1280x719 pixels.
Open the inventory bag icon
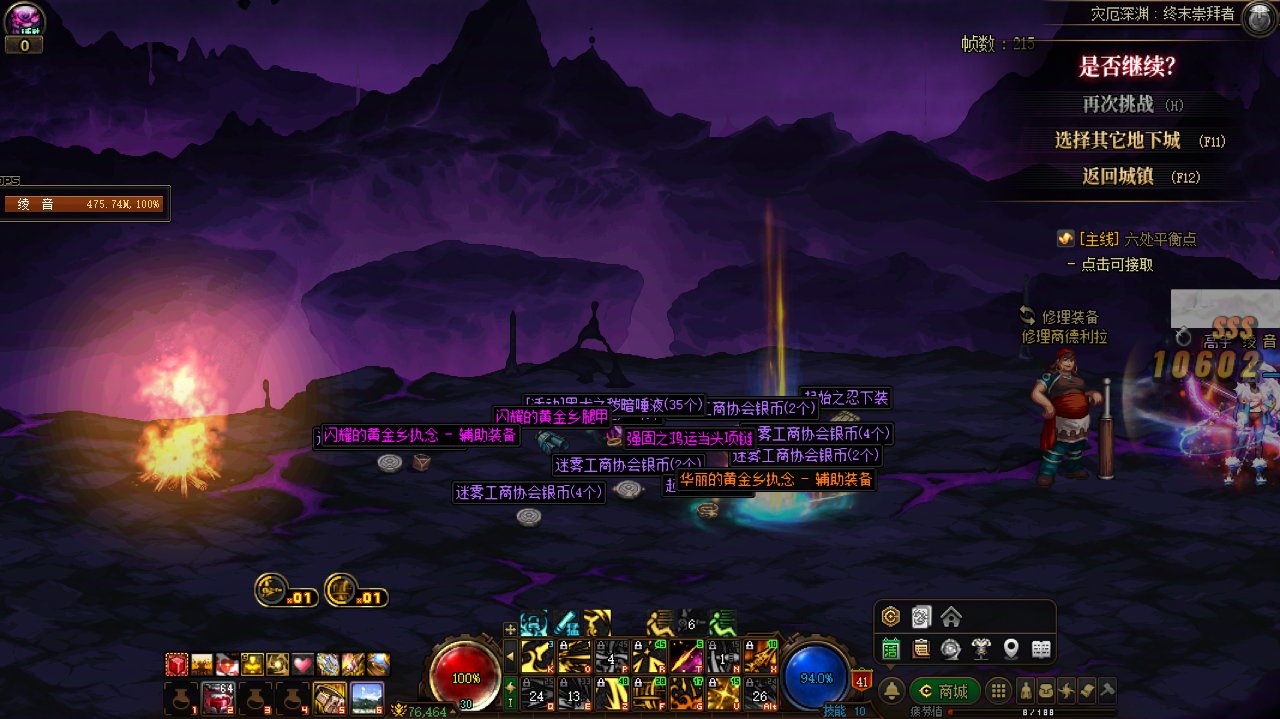[1045, 691]
